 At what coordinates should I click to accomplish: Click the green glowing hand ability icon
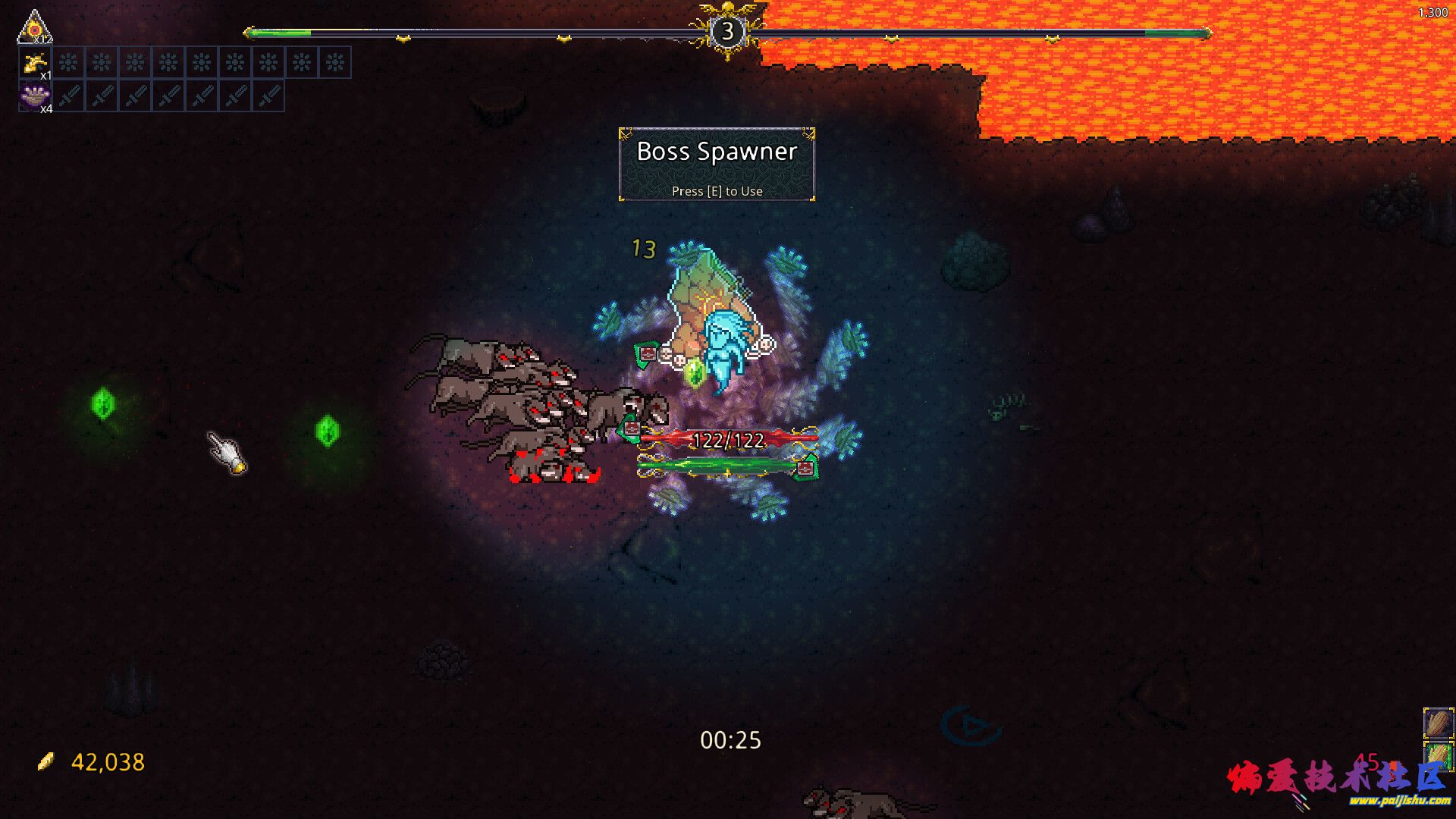point(1438,755)
